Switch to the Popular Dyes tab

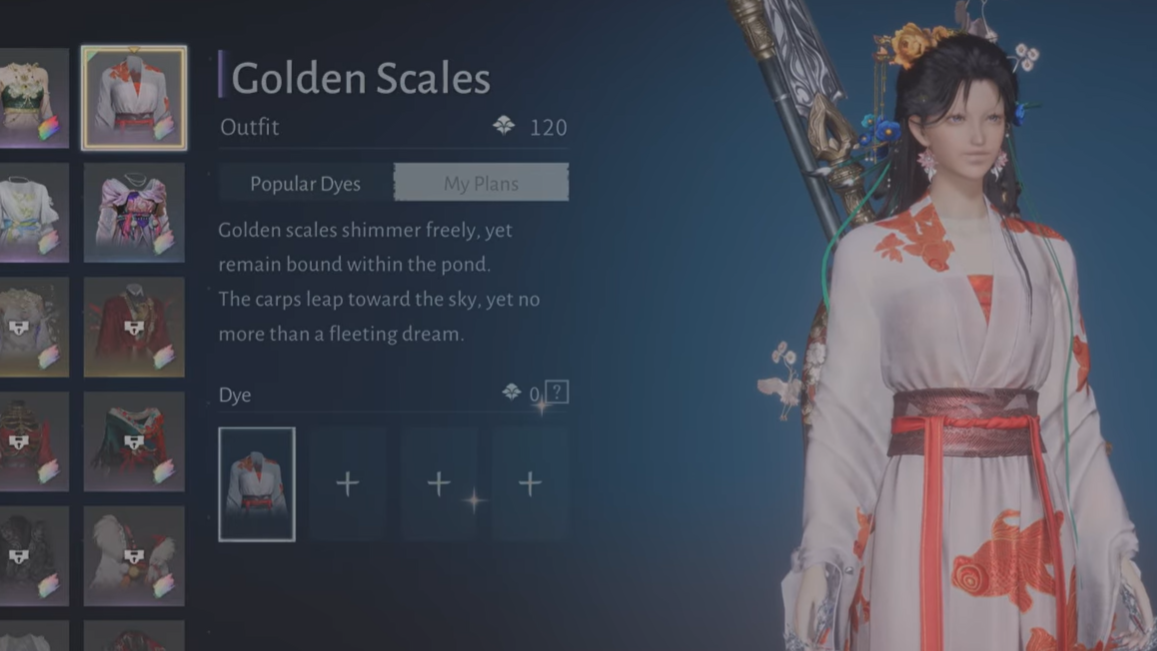tap(305, 184)
